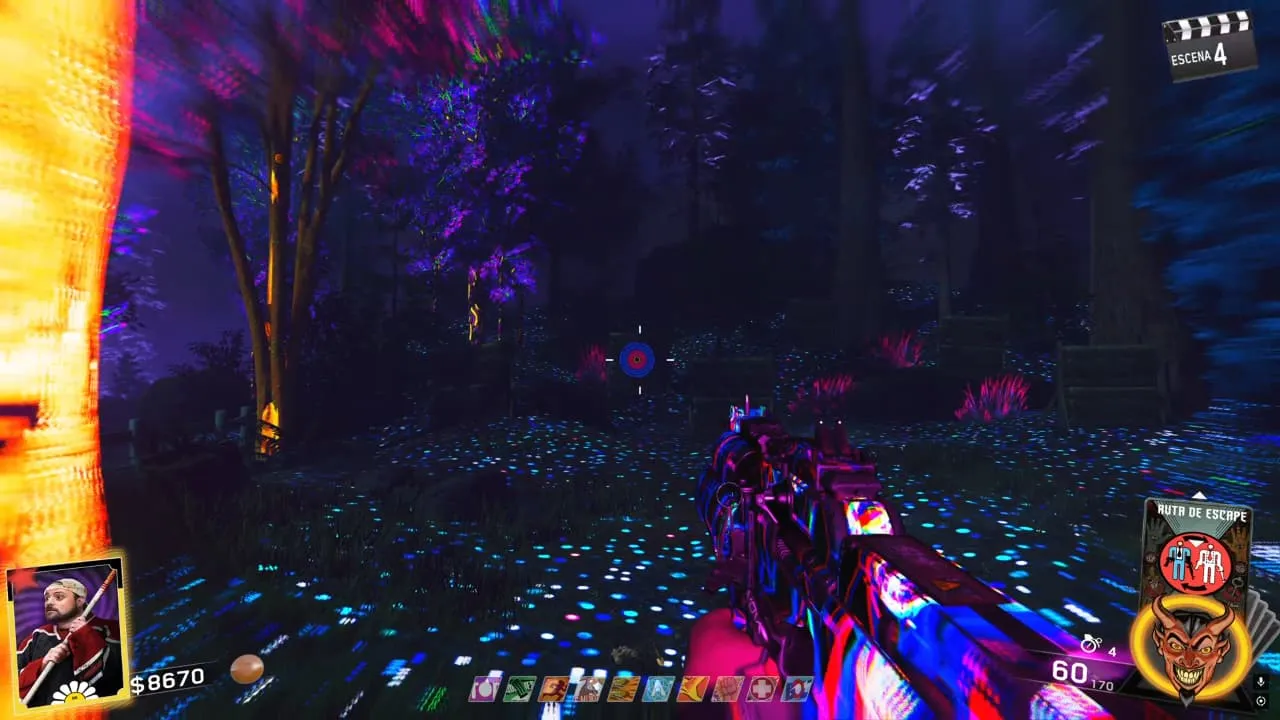Click the brown oval item beside the money
Image resolution: width=1280 pixels, height=720 pixels.
coord(246,669)
